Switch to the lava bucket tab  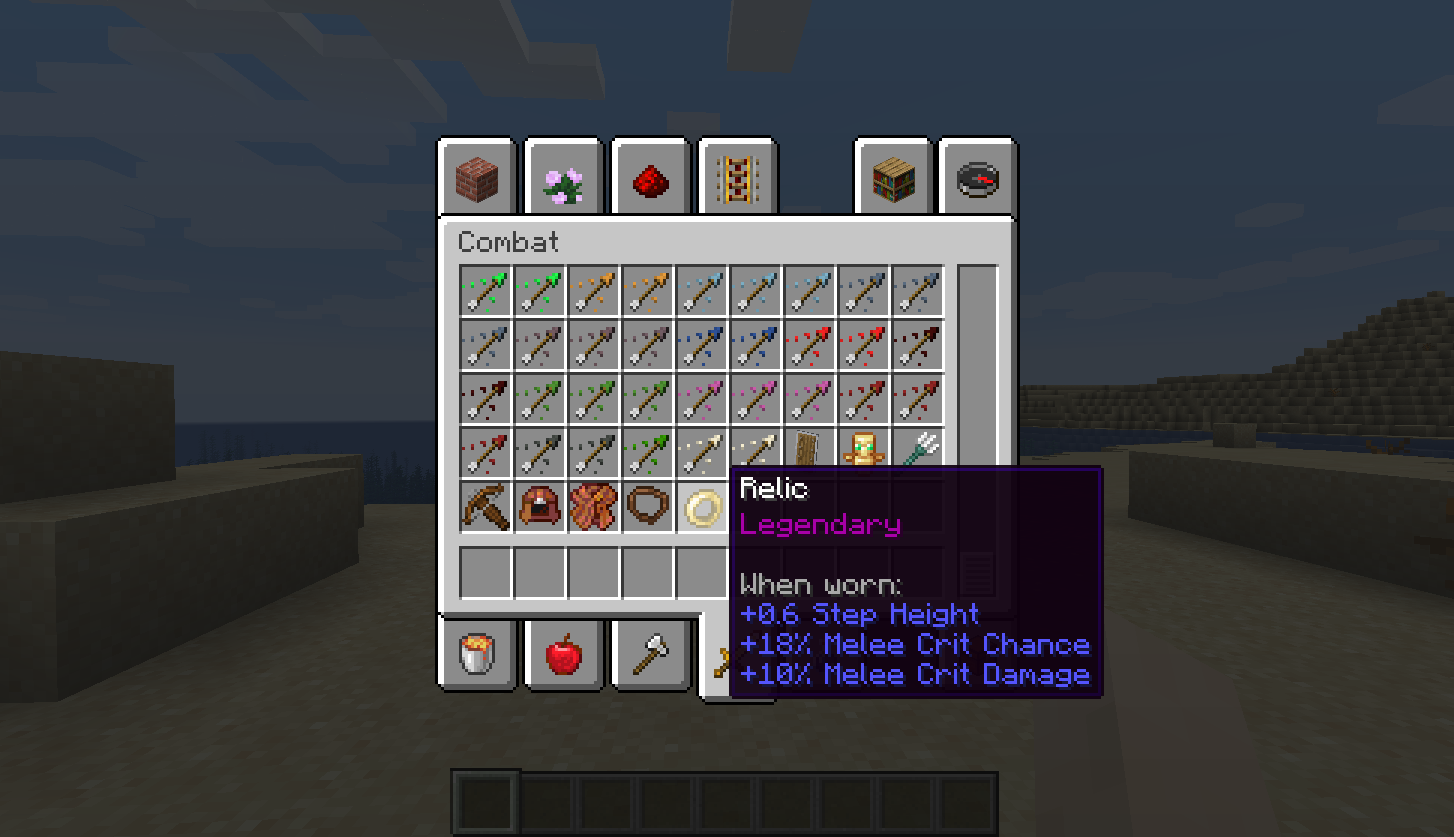pos(477,654)
